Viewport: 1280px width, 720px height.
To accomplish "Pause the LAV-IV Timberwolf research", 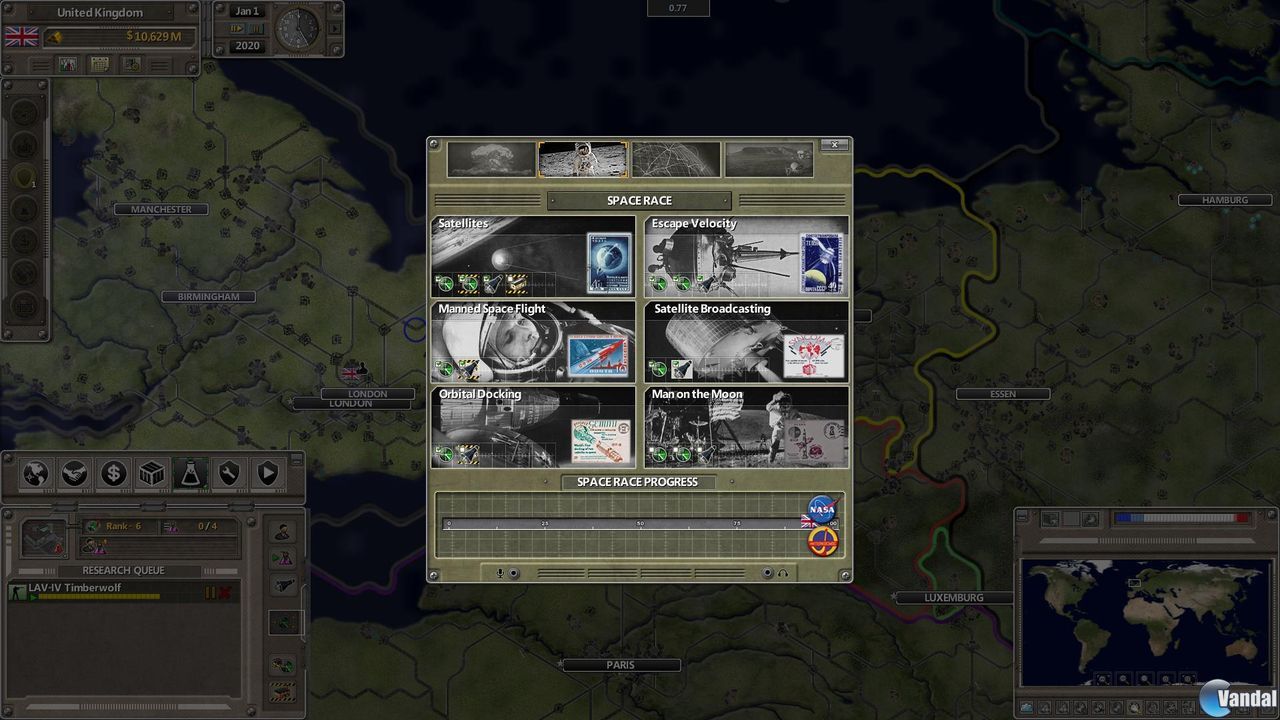I will coord(211,592).
